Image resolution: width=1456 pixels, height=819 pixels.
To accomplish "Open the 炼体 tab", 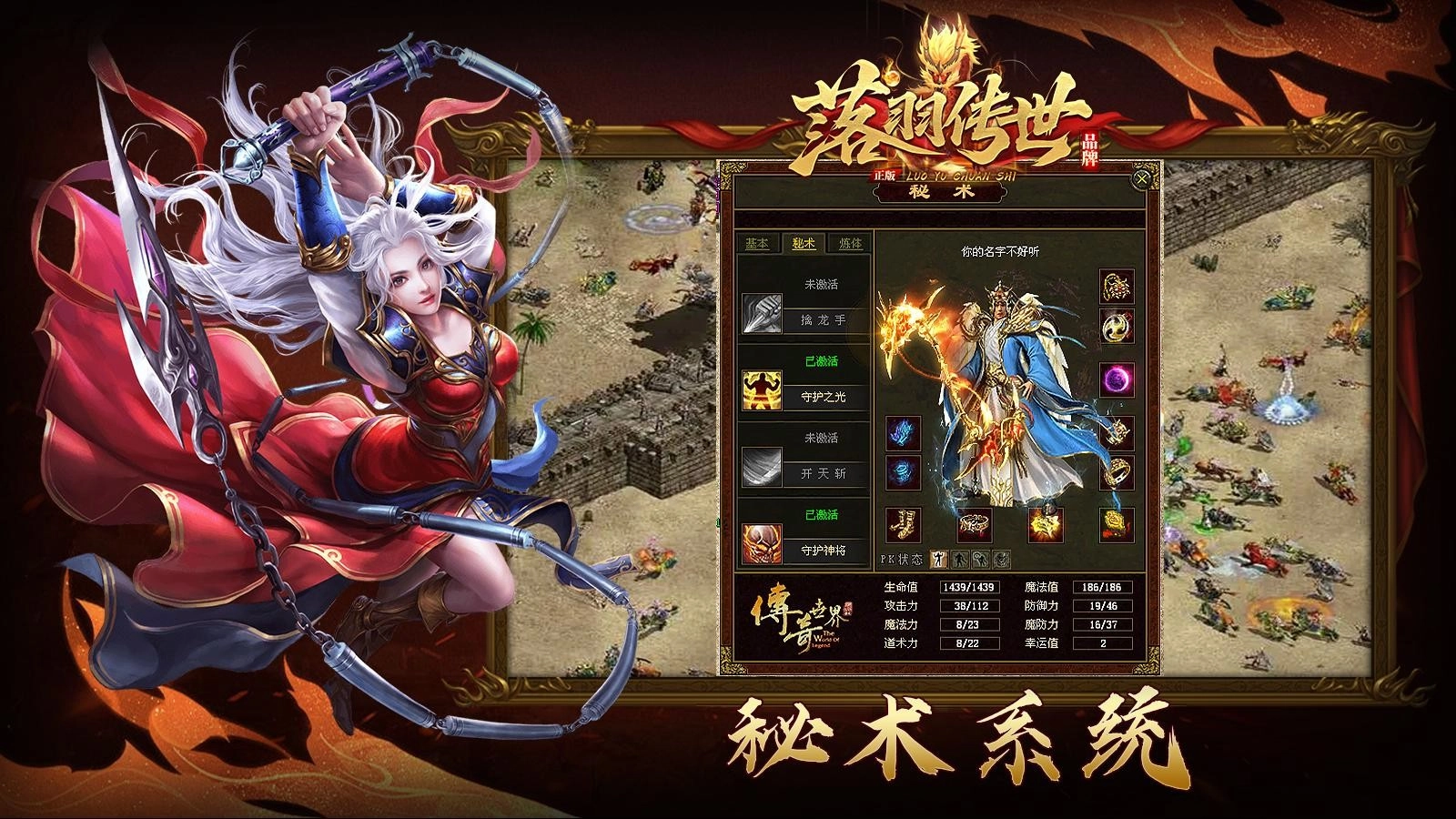I will coord(851,243).
